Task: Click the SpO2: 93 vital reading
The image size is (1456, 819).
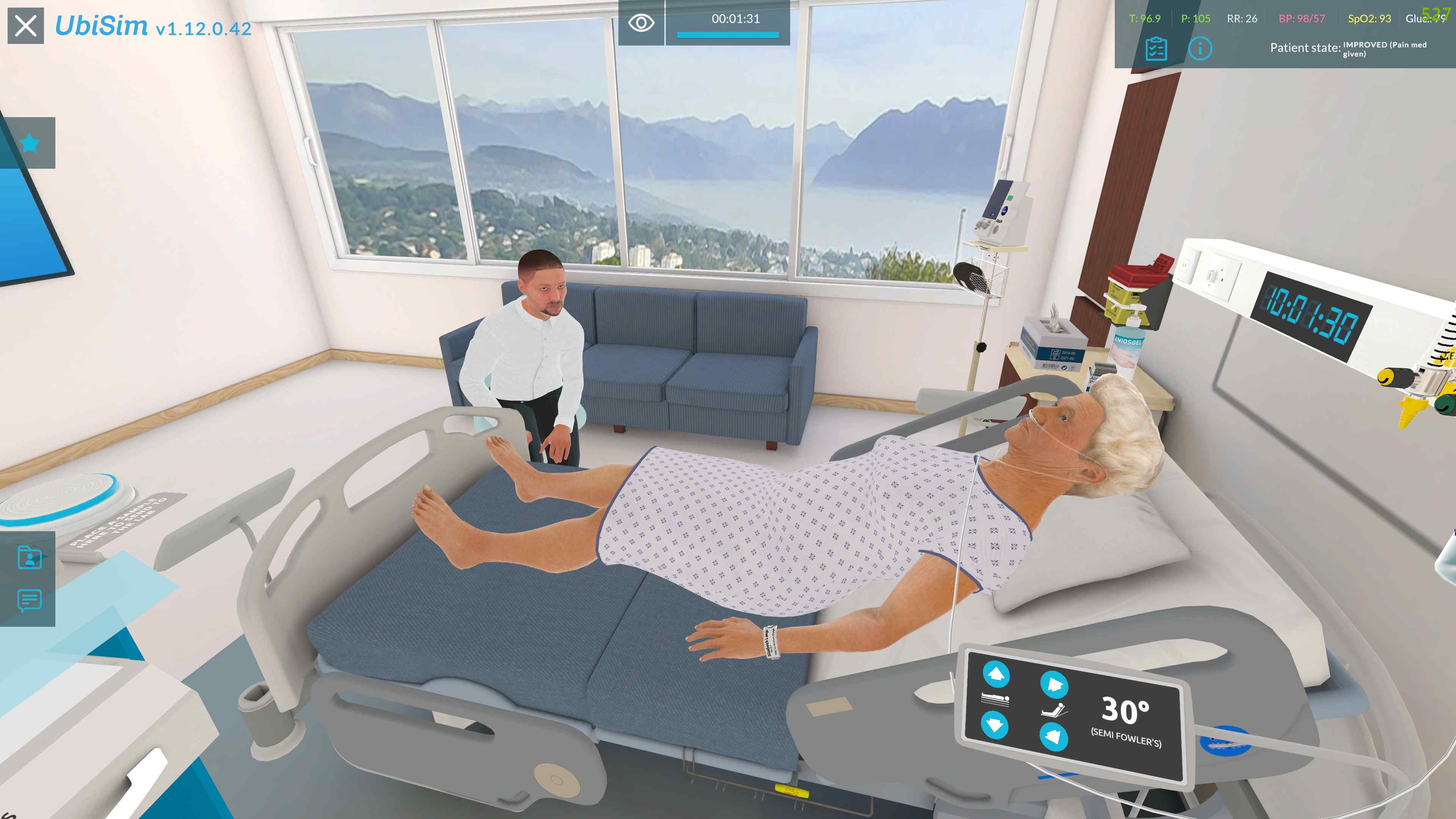Action: click(x=1367, y=19)
